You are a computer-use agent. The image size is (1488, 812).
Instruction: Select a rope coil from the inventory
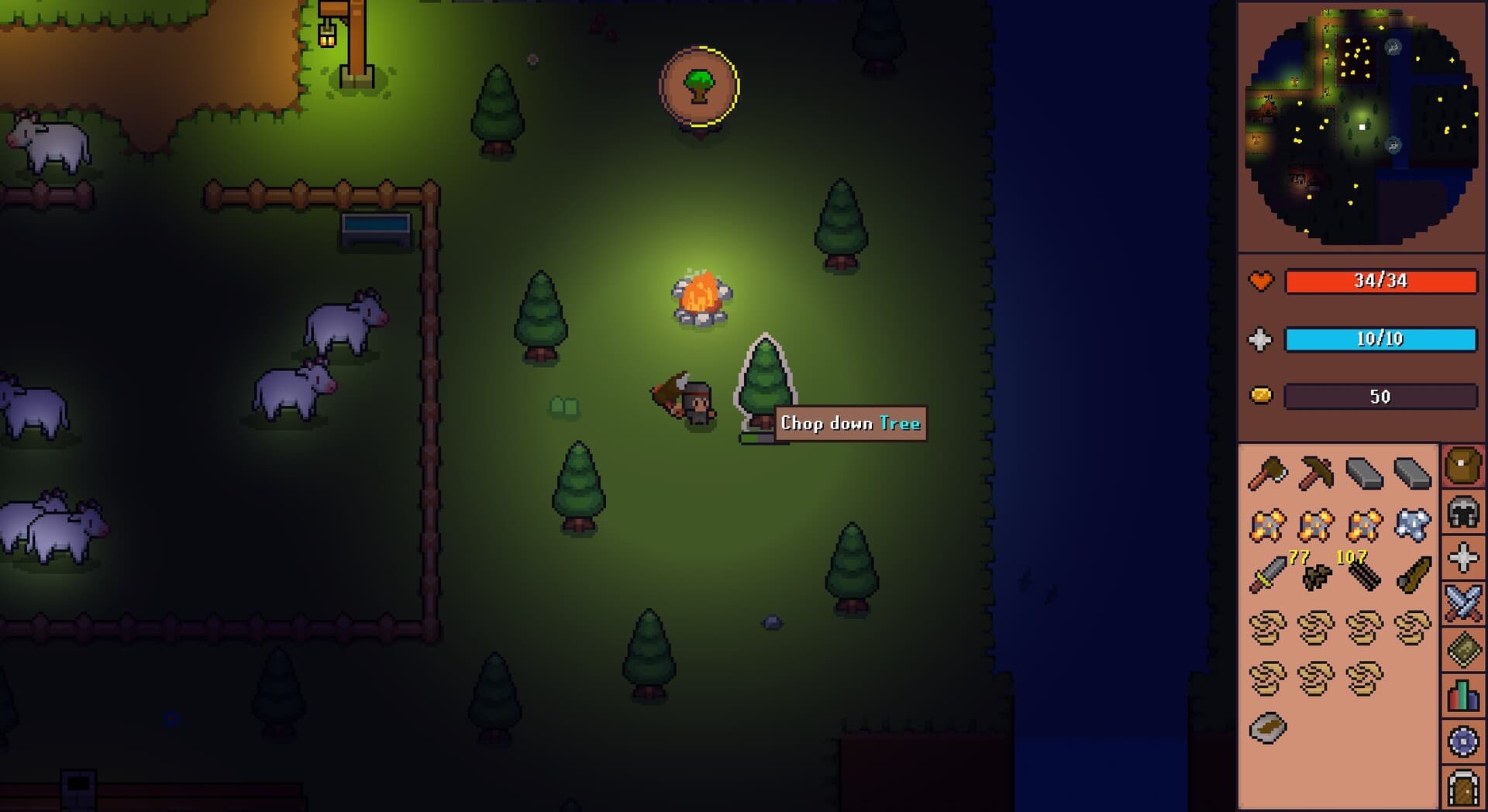click(x=1267, y=629)
